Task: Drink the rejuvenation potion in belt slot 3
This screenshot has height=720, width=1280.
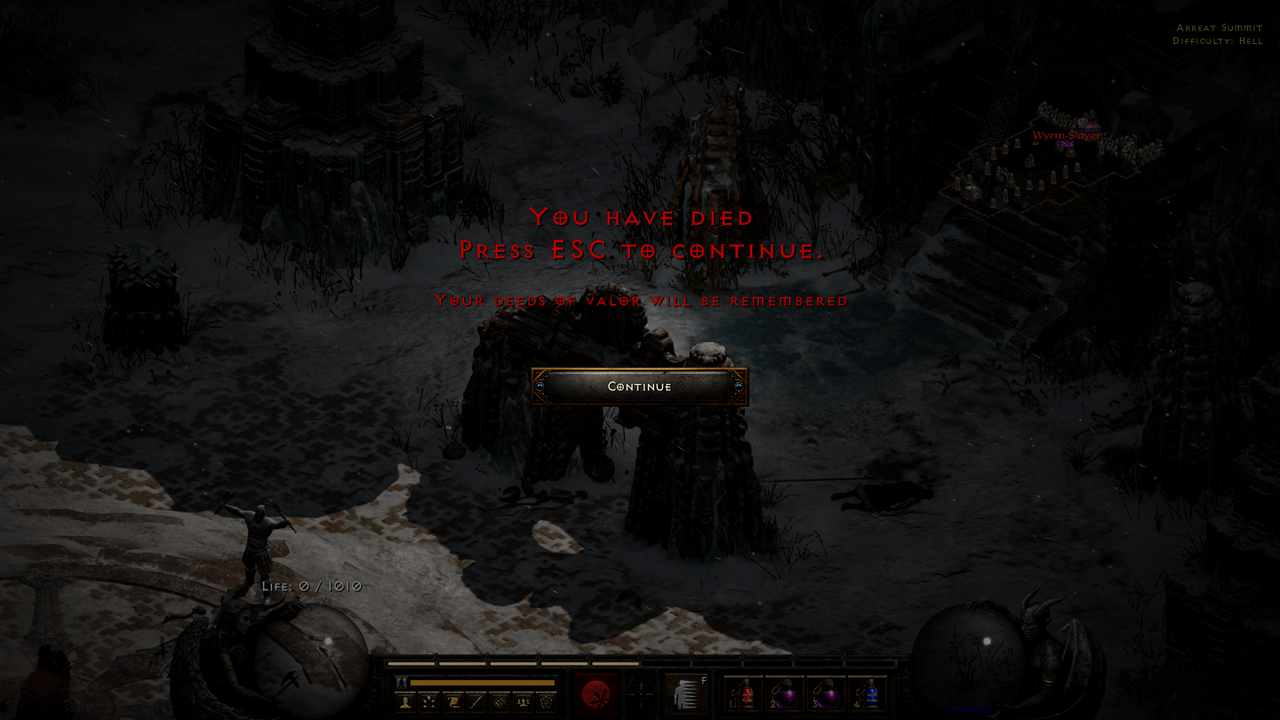Action: 826,694
